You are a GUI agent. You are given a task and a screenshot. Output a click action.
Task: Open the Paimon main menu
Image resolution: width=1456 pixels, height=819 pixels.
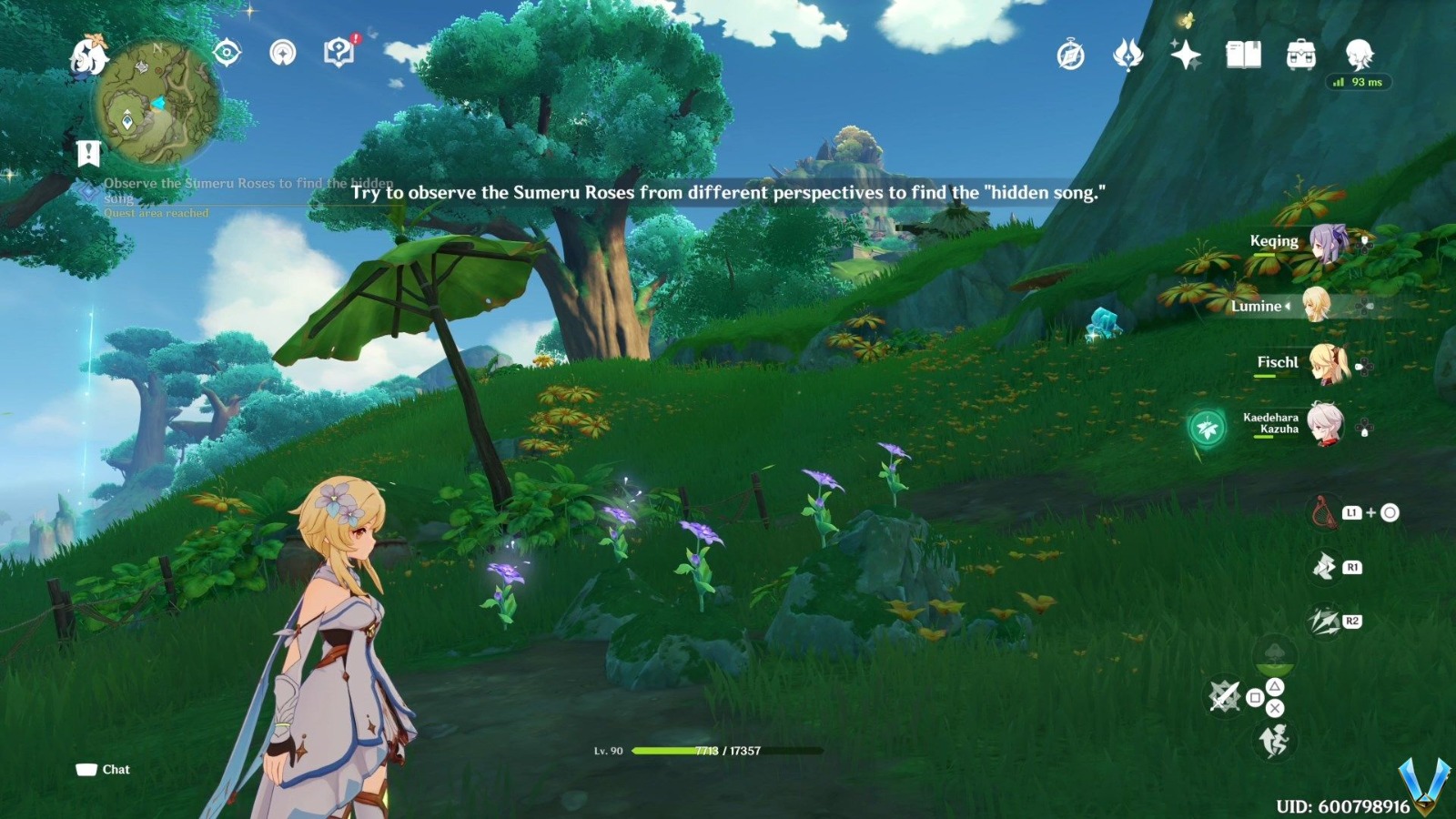coord(88,54)
